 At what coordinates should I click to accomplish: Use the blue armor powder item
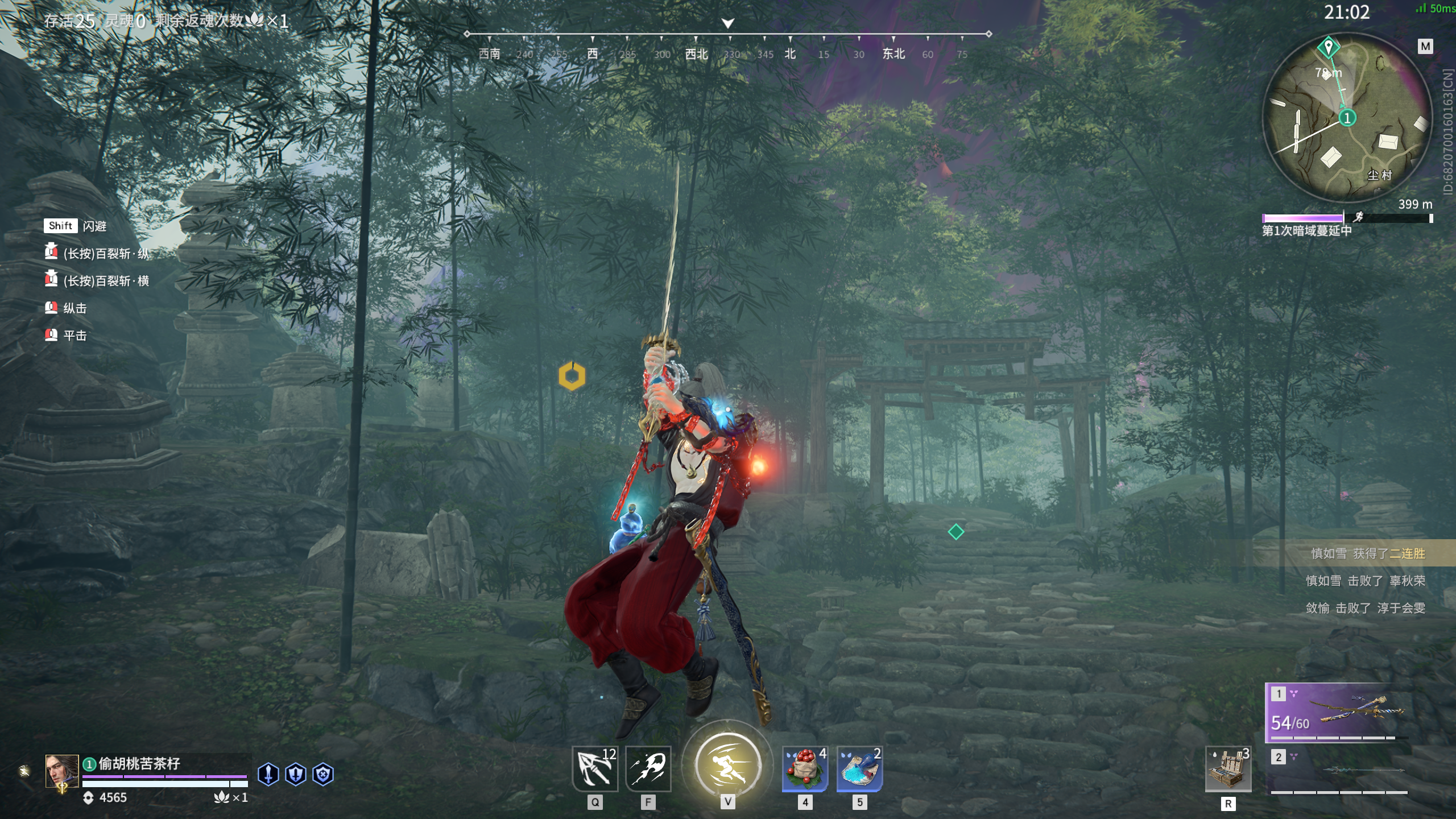click(859, 769)
